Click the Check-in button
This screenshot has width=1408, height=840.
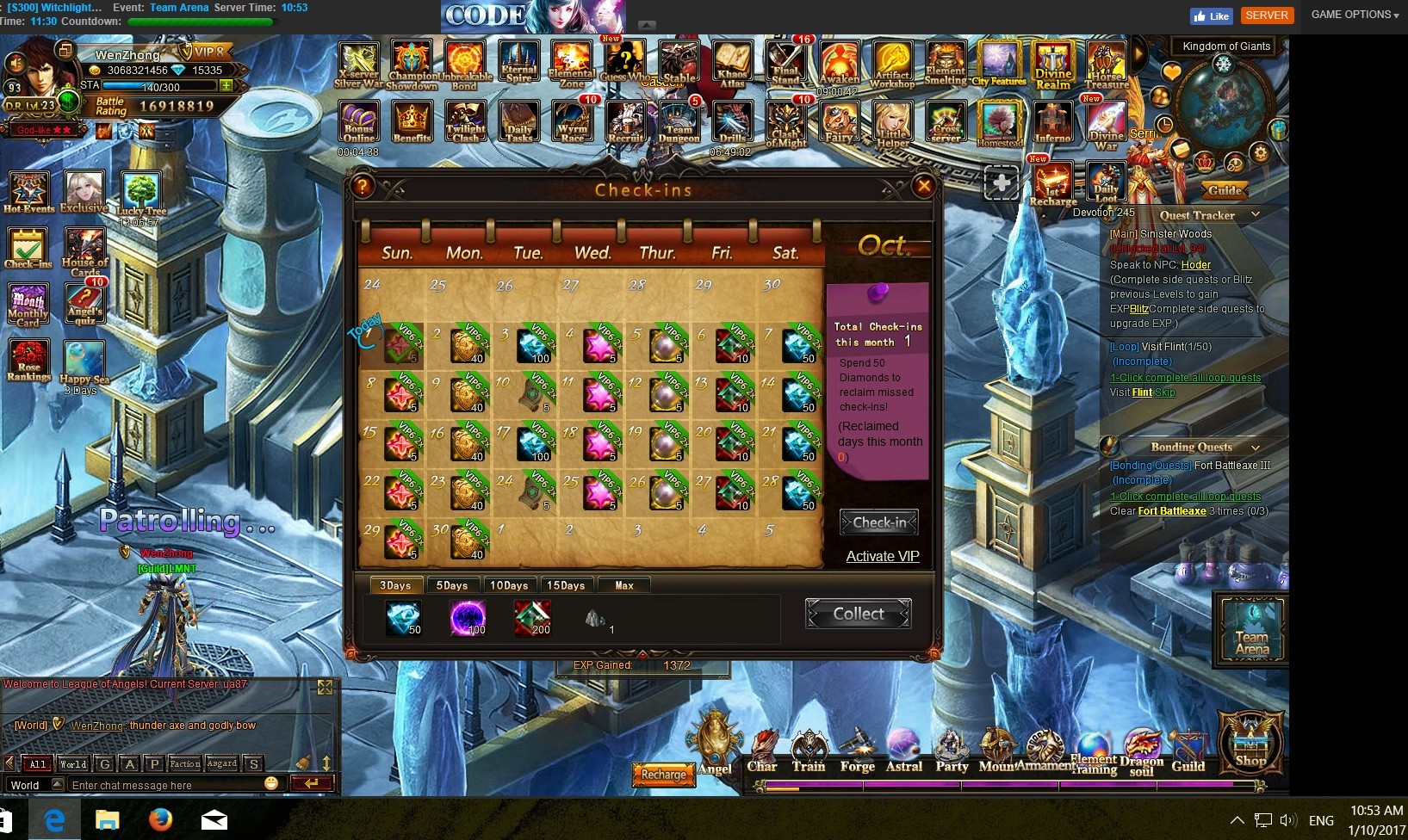tap(878, 522)
